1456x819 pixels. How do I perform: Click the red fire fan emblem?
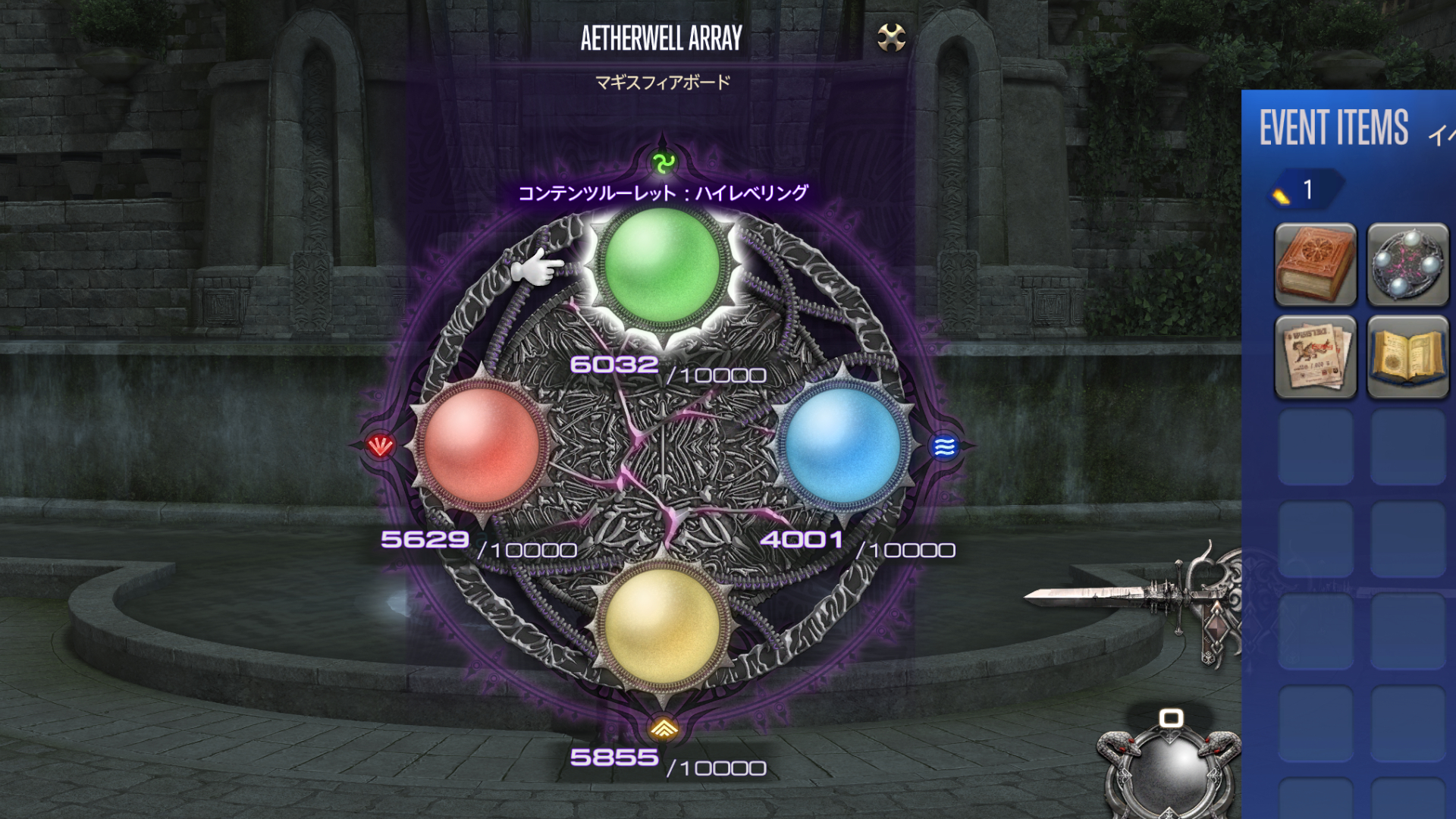tap(380, 446)
